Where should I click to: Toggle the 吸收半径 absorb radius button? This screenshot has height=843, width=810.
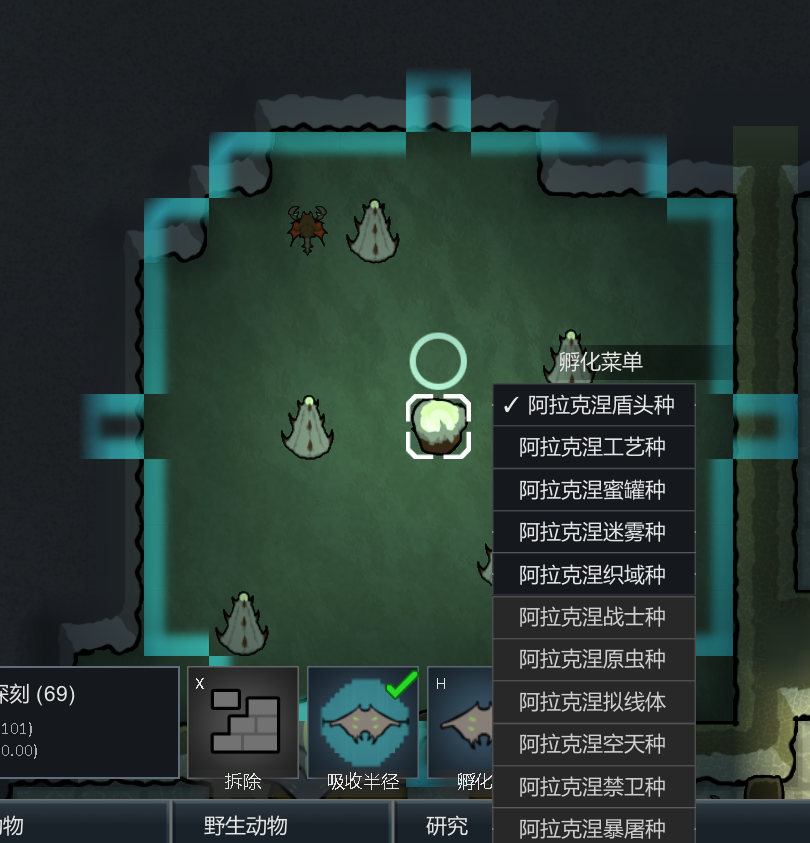(363, 724)
